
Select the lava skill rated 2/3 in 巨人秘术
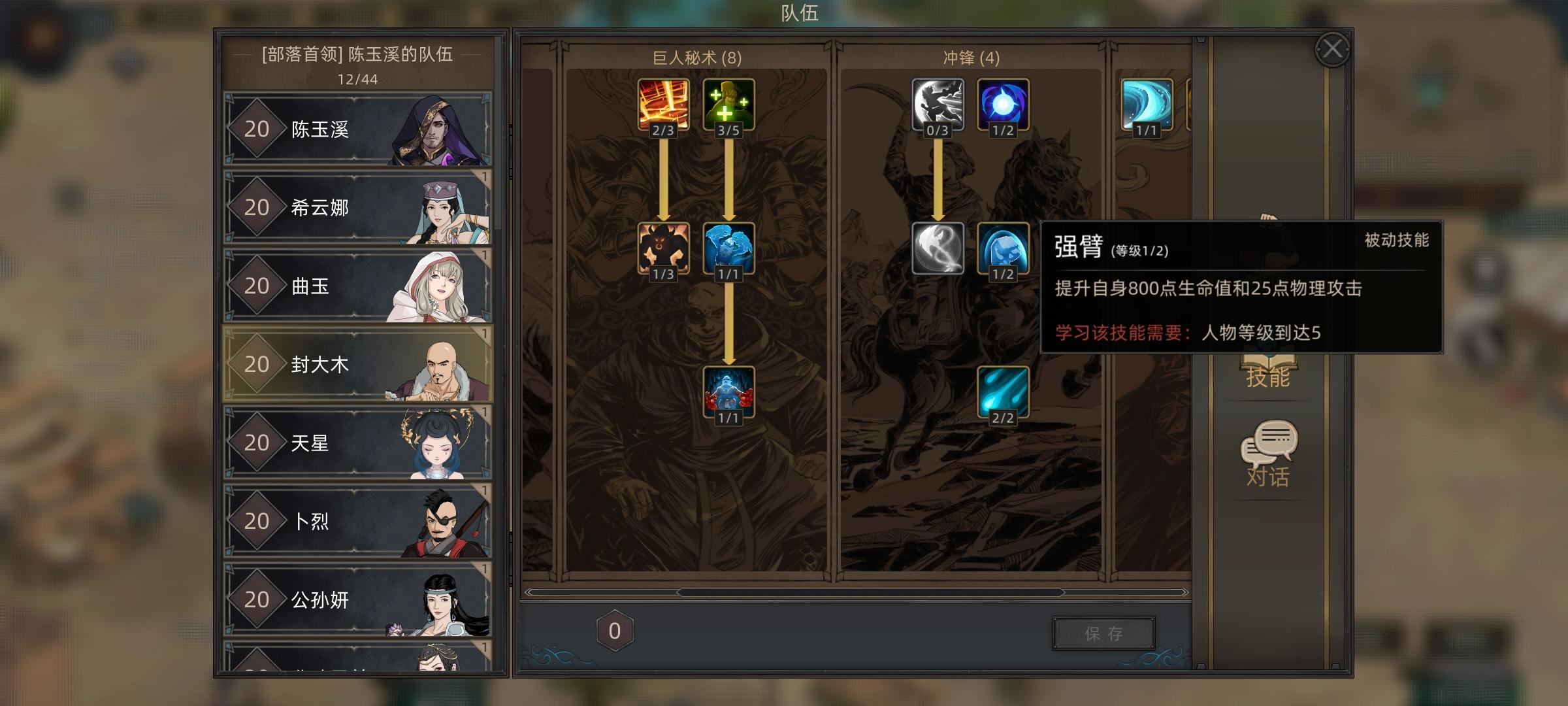(x=664, y=103)
